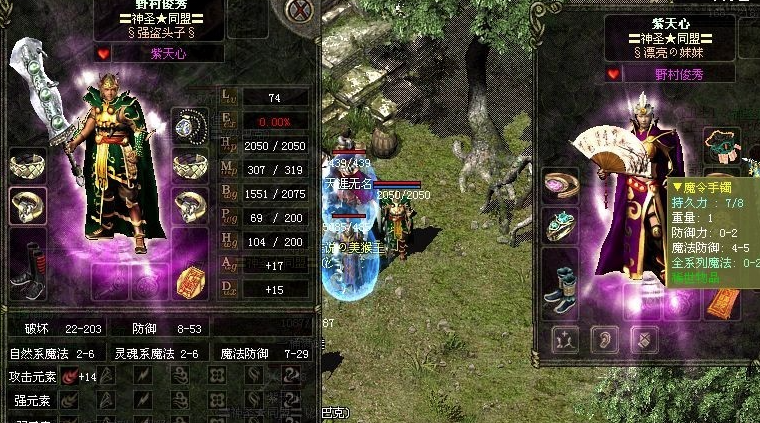Viewport: 760px width, 423px height.
Task: Close the character equipment panel
Action: pyautogui.click(x=298, y=12)
